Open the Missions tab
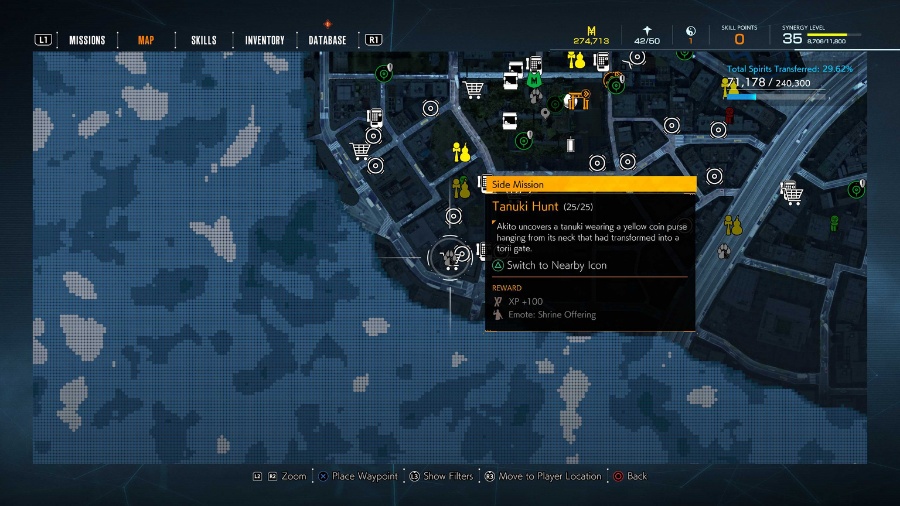The height and width of the screenshot is (506, 900). tap(87, 40)
